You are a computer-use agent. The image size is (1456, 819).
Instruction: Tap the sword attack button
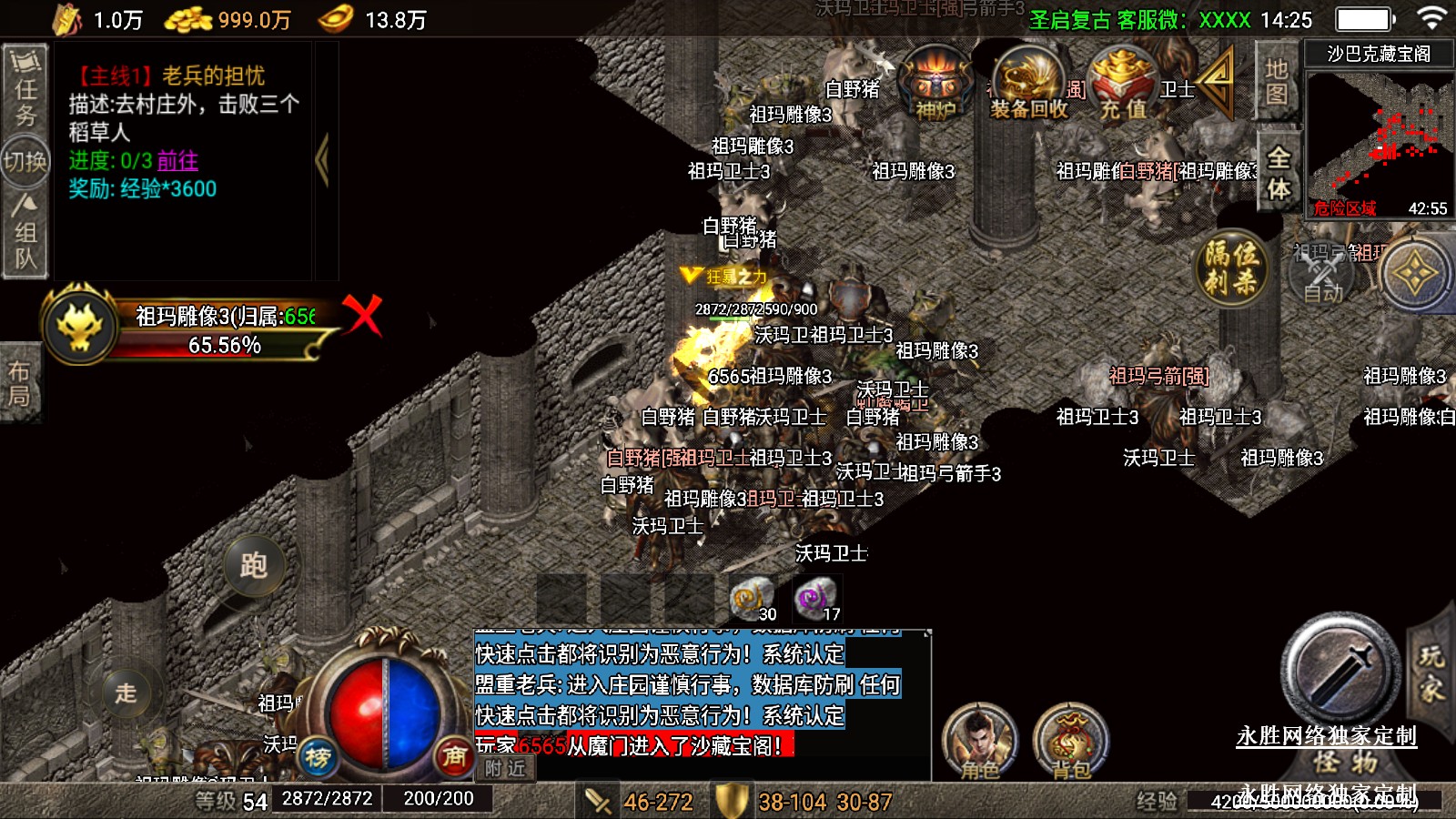coord(1340,669)
